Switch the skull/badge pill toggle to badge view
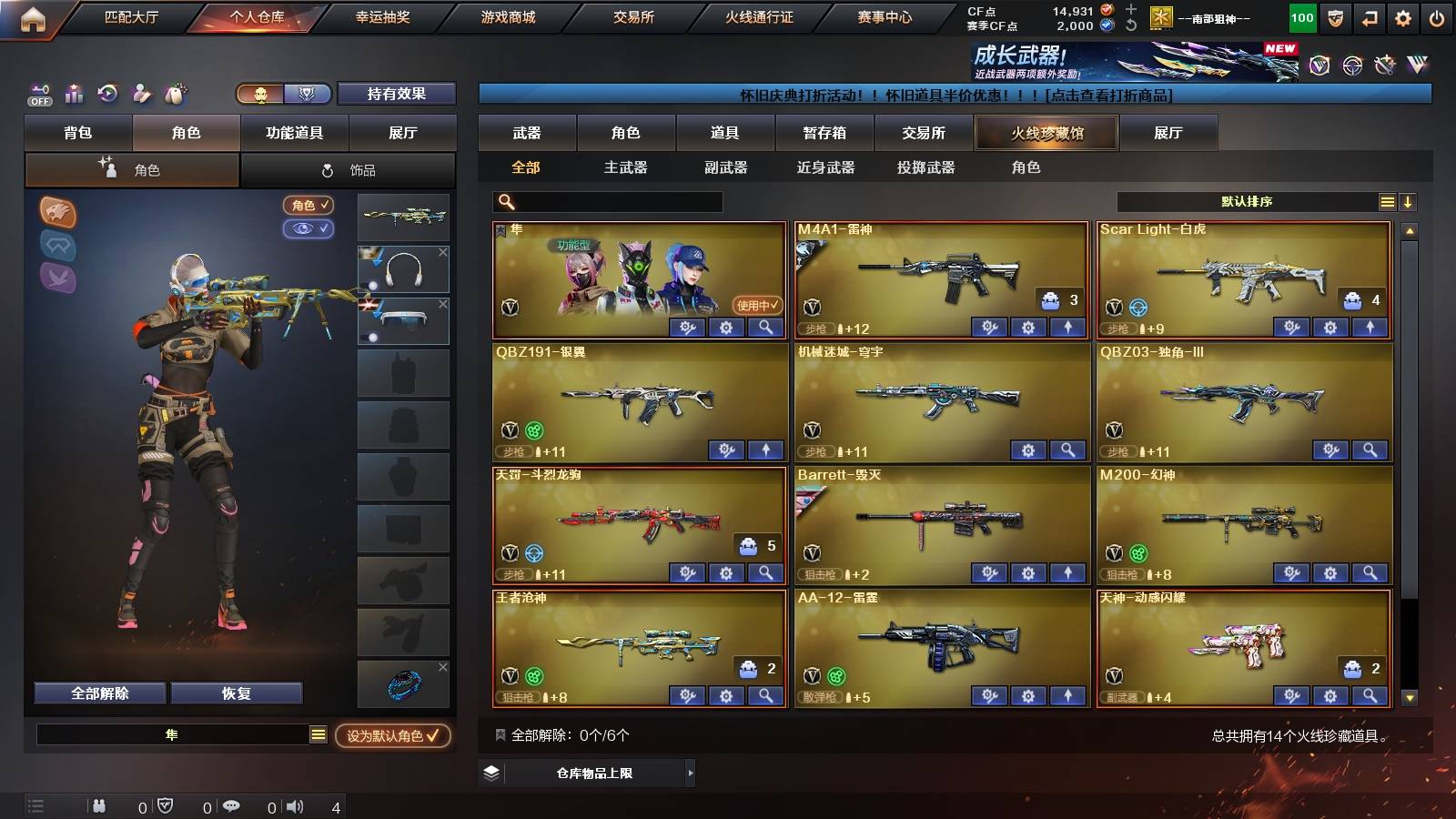Screen dimensions: 1456x819 [308, 95]
